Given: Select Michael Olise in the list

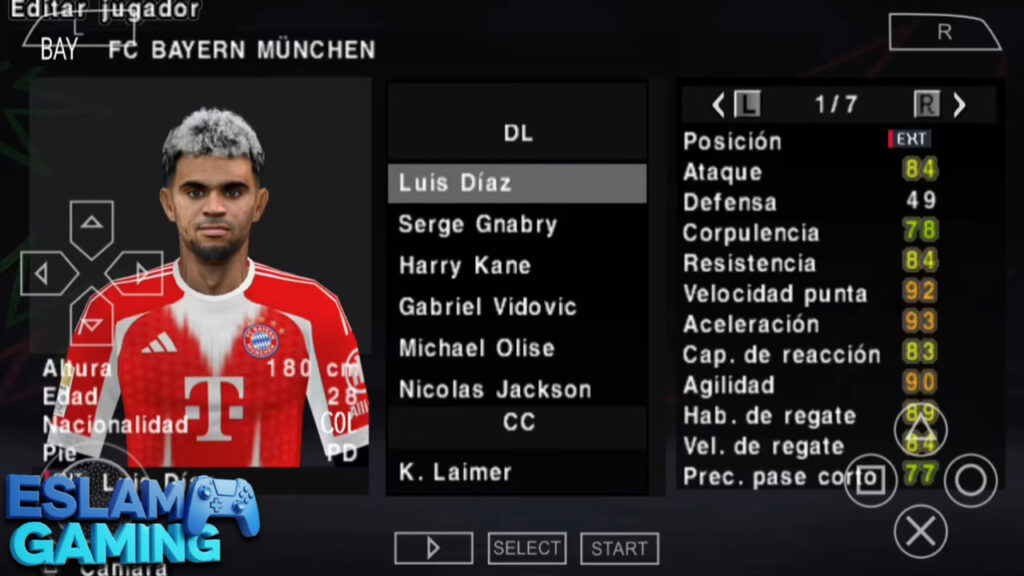Looking at the screenshot, I should pos(516,348).
